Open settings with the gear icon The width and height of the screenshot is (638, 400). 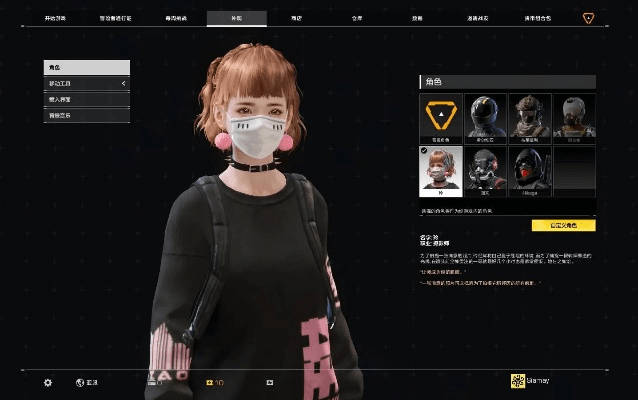47,382
